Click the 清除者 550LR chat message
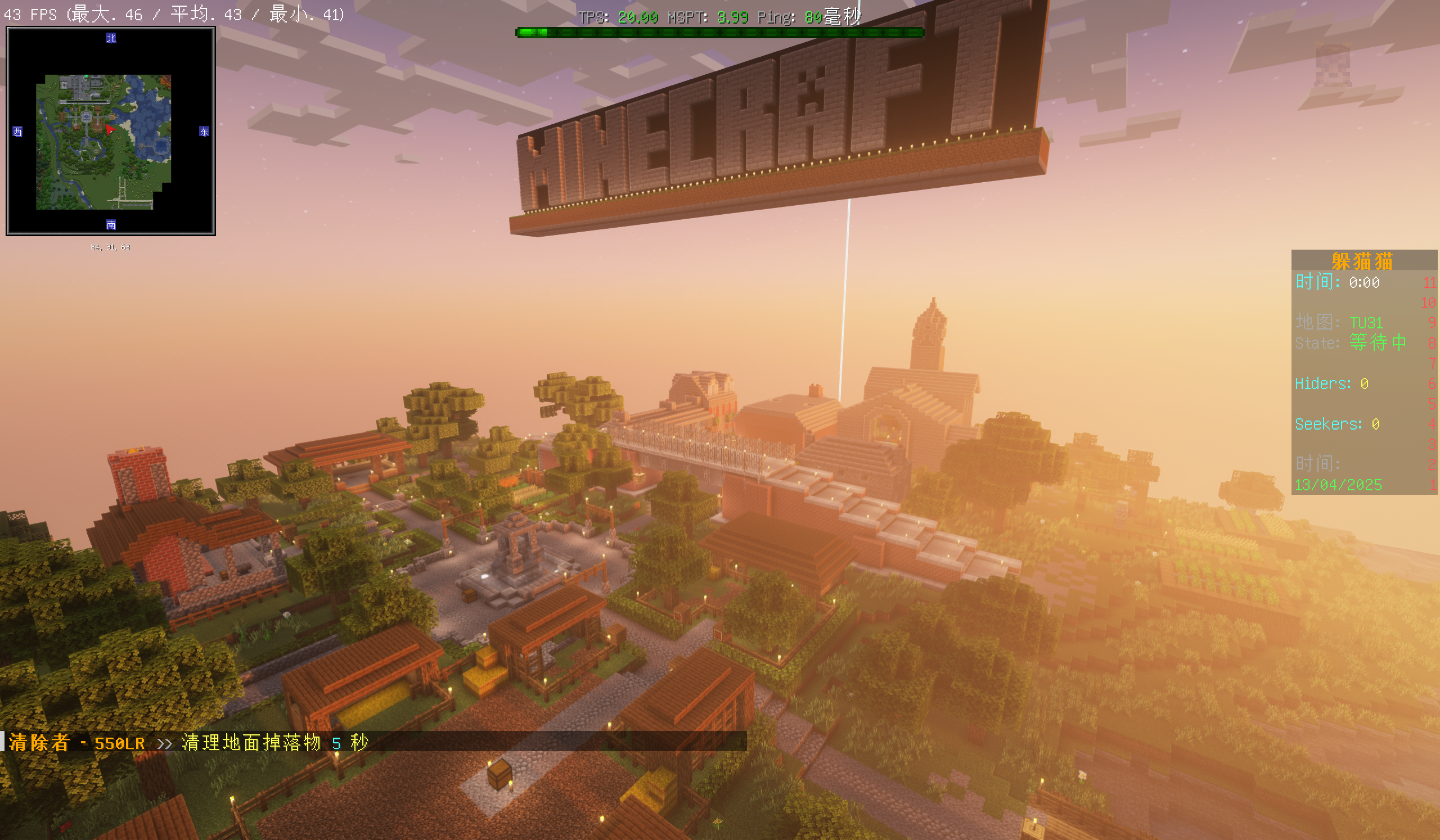 tap(188, 743)
